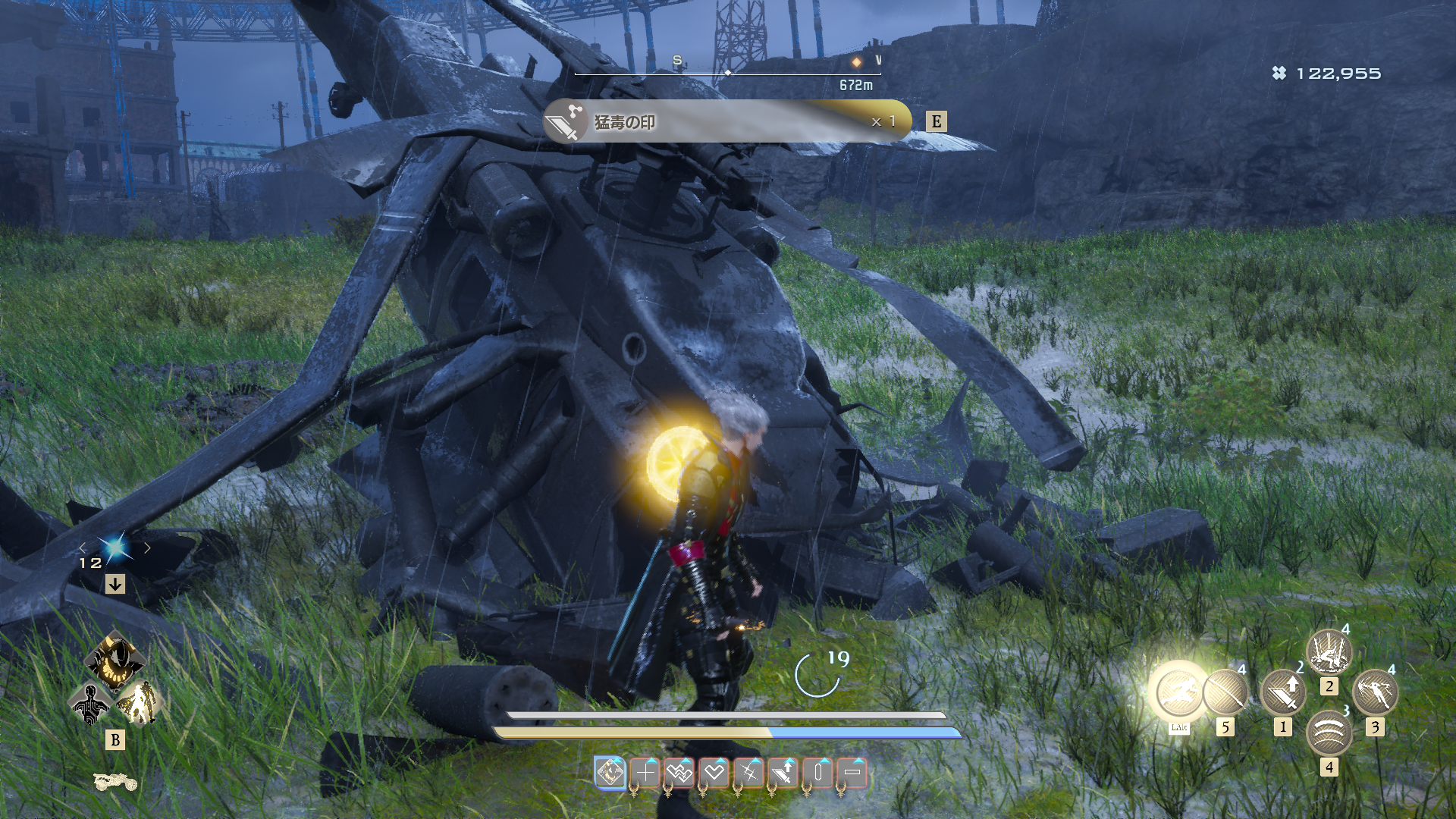
Task: Click the vehicle icon
Action: tap(115, 781)
